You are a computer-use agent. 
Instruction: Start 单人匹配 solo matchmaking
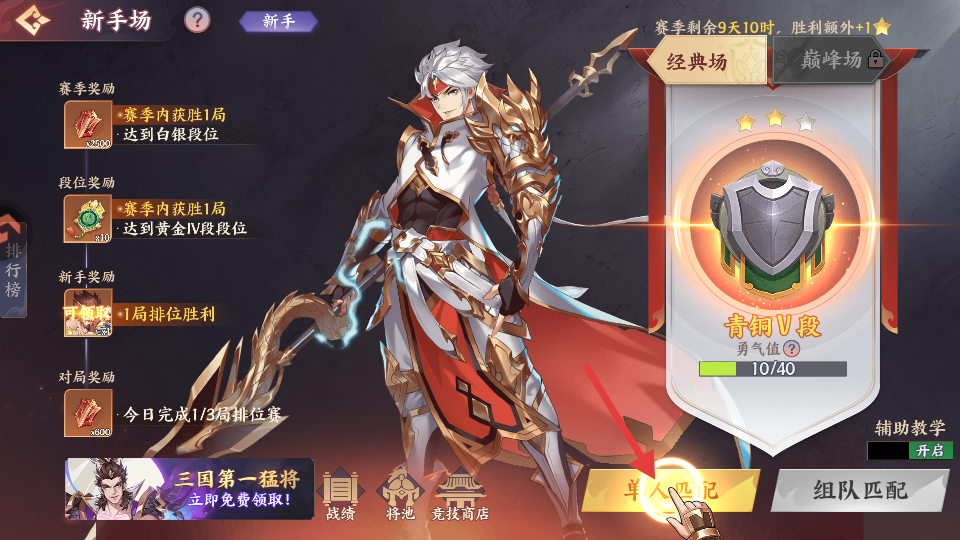[670, 490]
